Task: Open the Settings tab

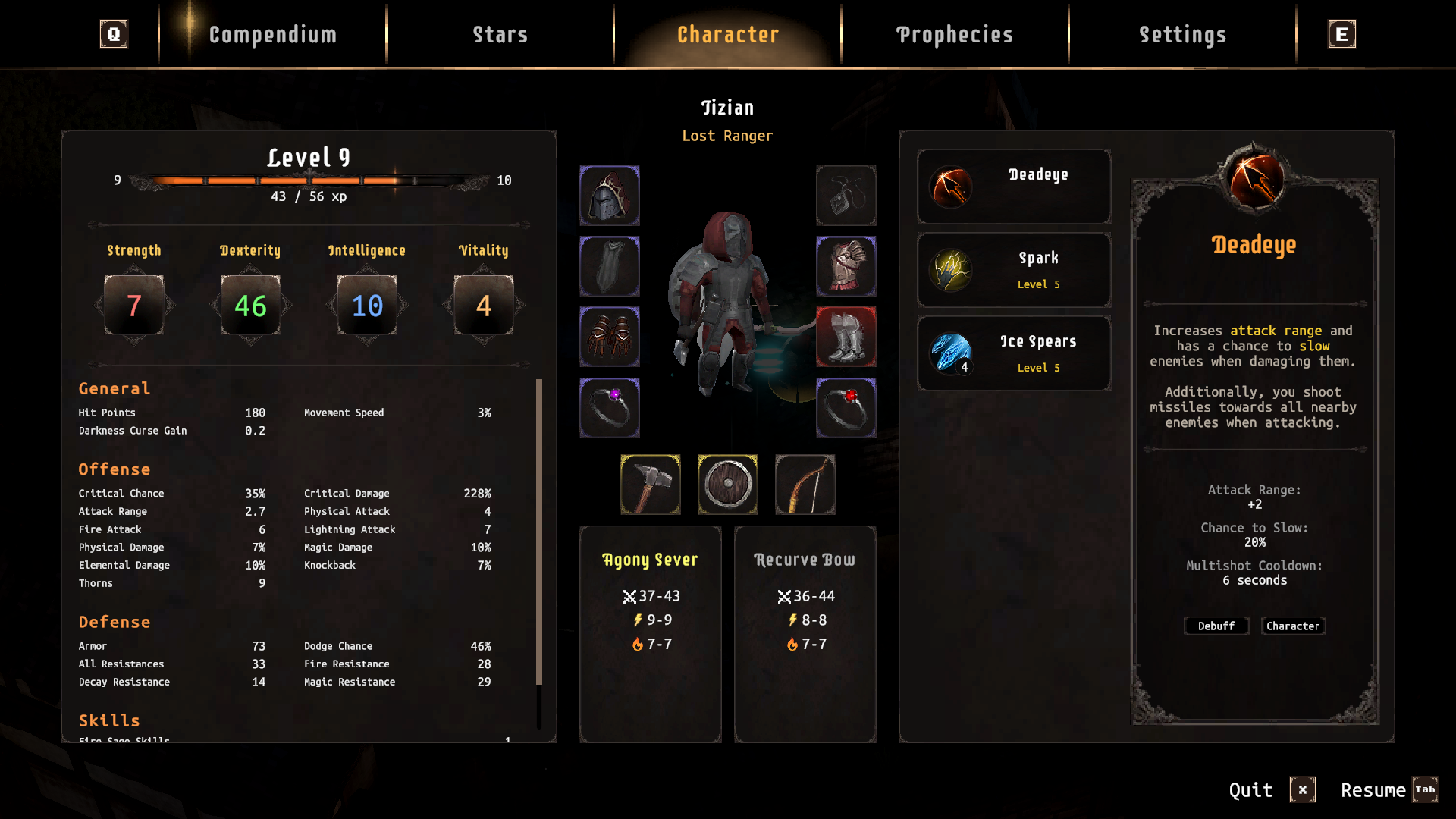Action: 1182,35
